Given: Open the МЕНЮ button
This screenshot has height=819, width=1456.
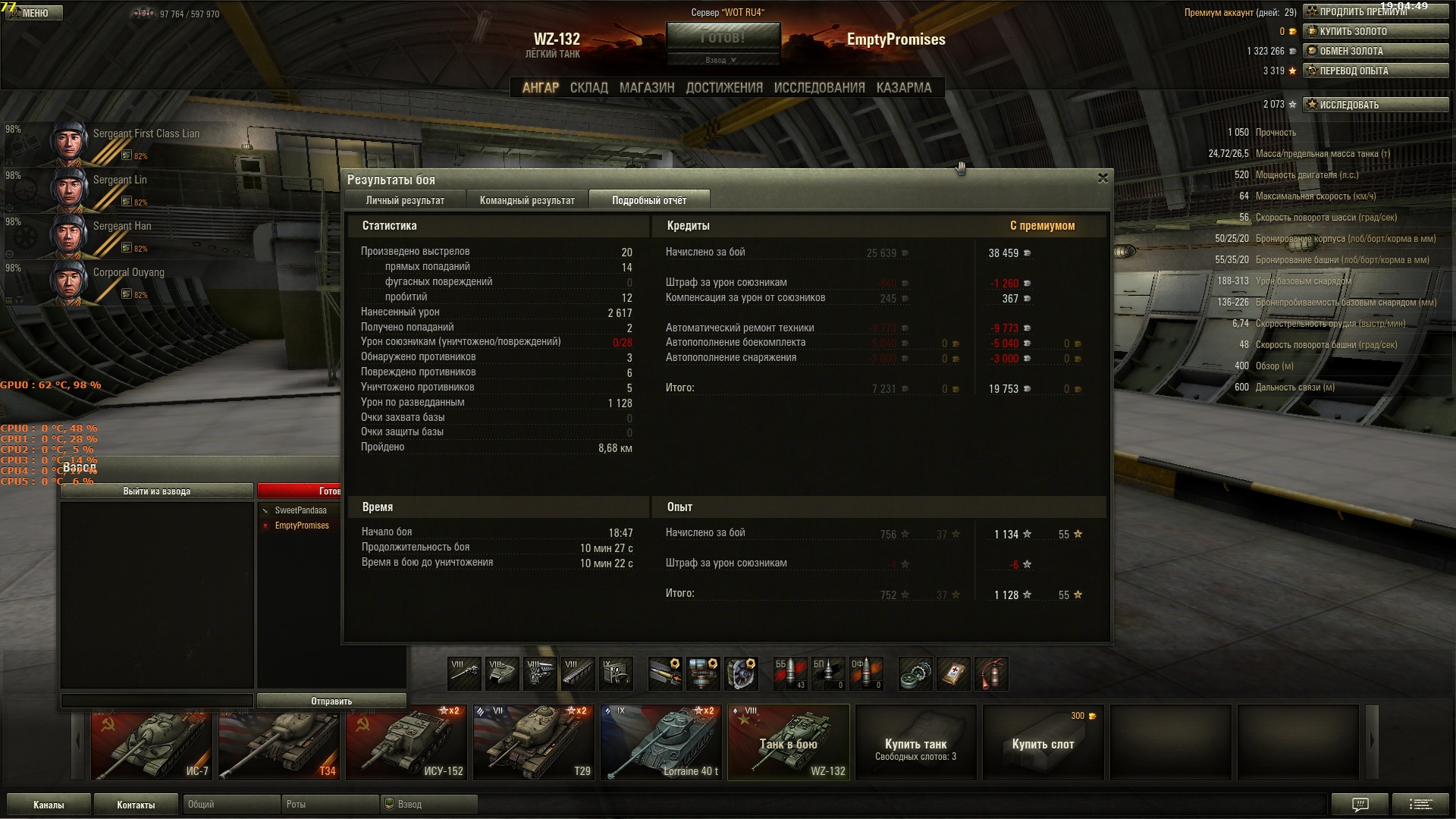Looking at the screenshot, I should 34,13.
